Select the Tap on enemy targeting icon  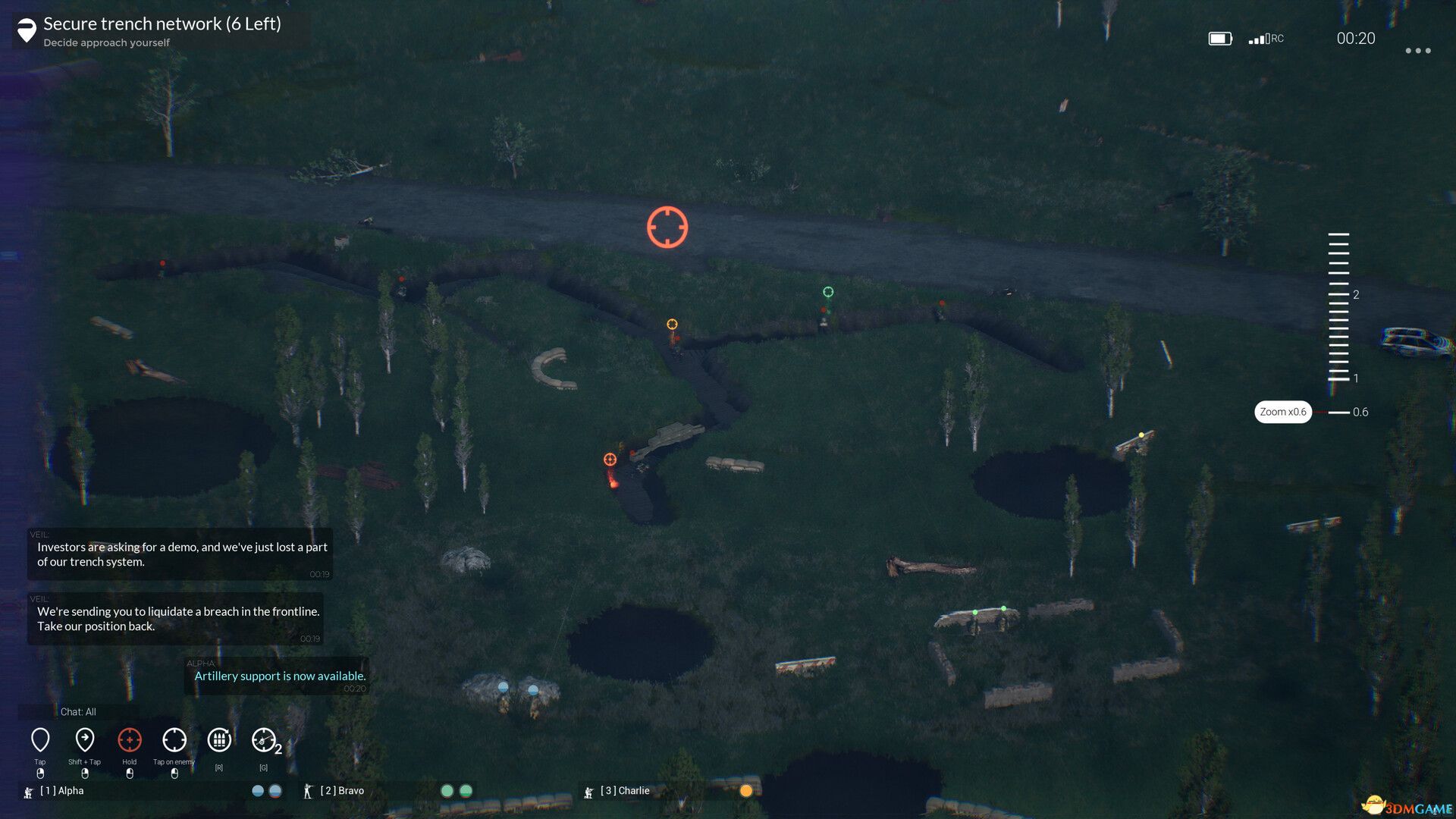174,739
